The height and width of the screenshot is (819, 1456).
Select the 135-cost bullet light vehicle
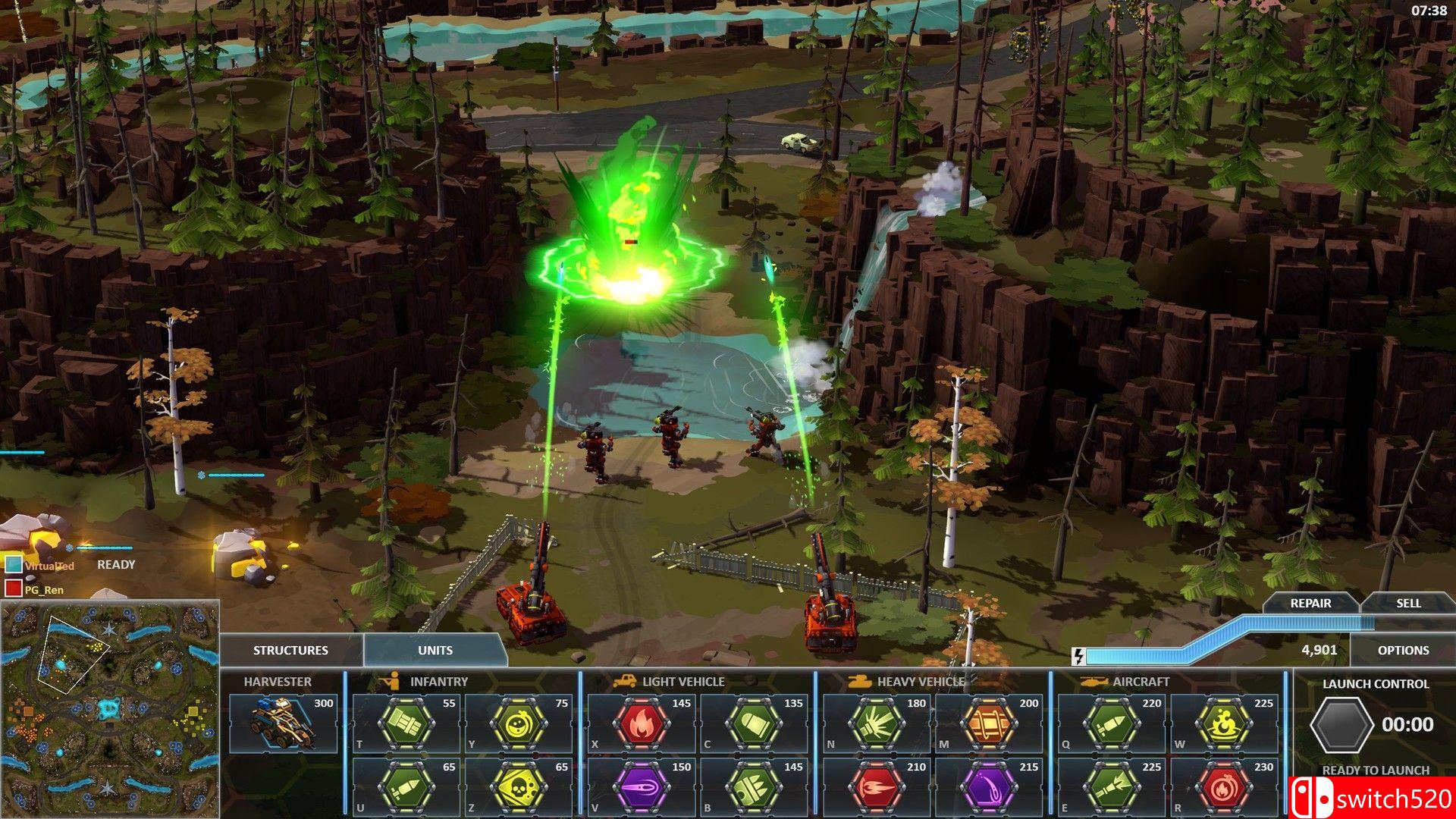click(754, 723)
